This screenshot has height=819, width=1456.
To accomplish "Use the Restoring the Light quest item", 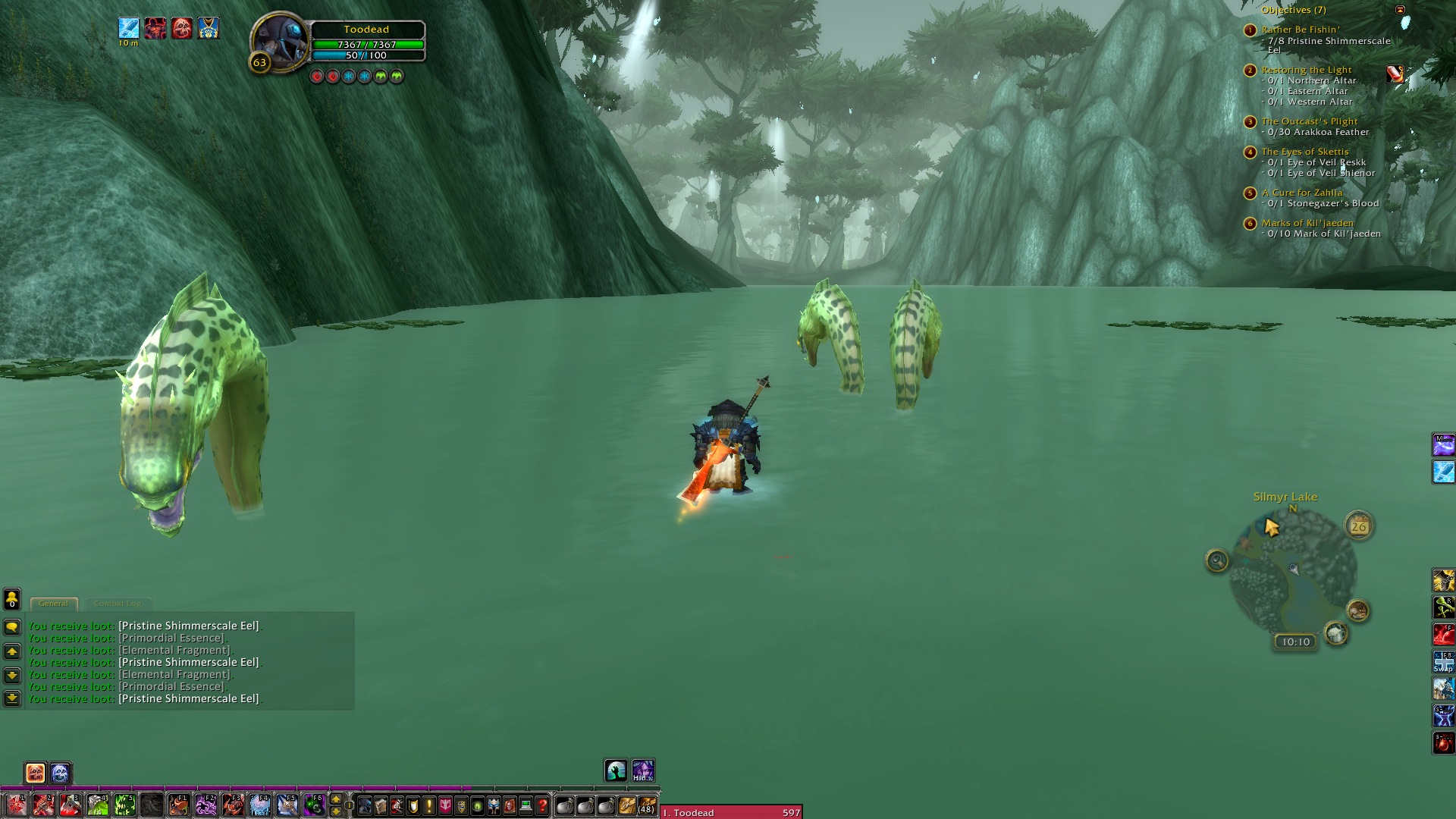I will [x=1395, y=74].
